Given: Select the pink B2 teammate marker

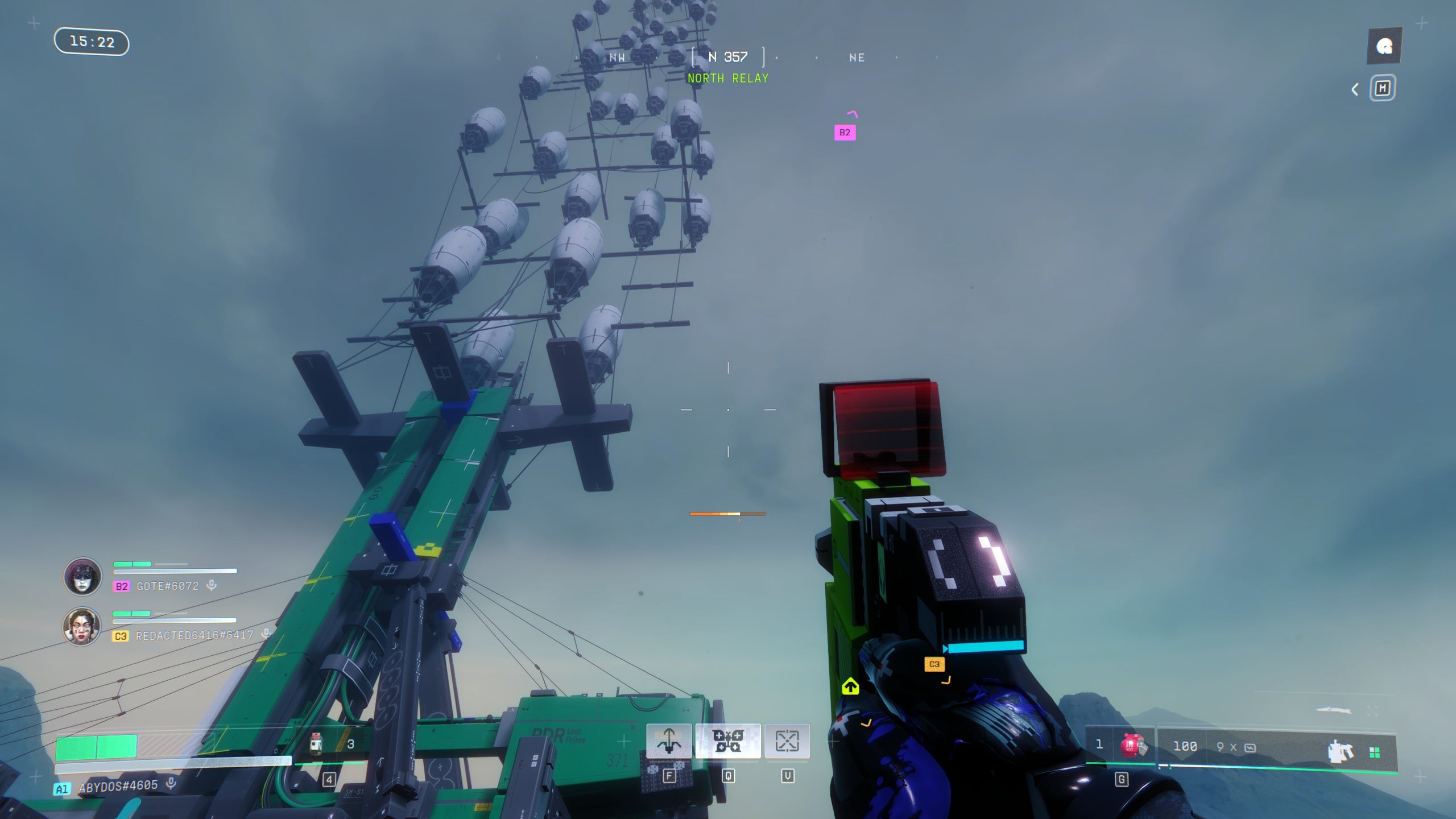Looking at the screenshot, I should pyautogui.click(x=845, y=133).
